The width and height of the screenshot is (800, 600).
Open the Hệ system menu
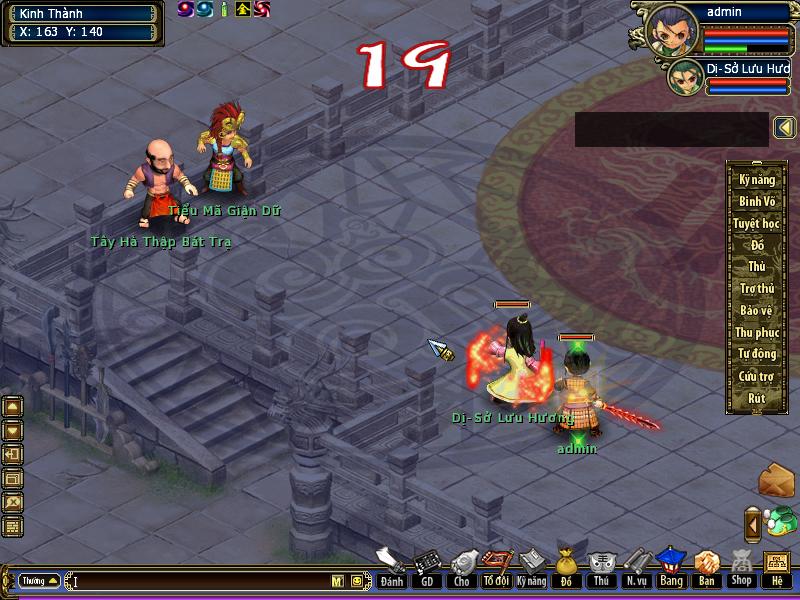(x=777, y=569)
